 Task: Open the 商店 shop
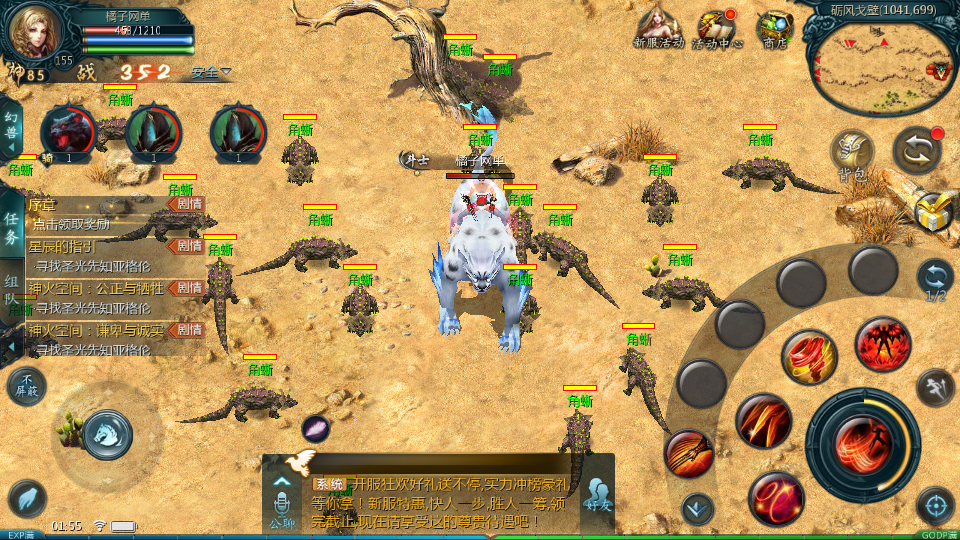(774, 27)
